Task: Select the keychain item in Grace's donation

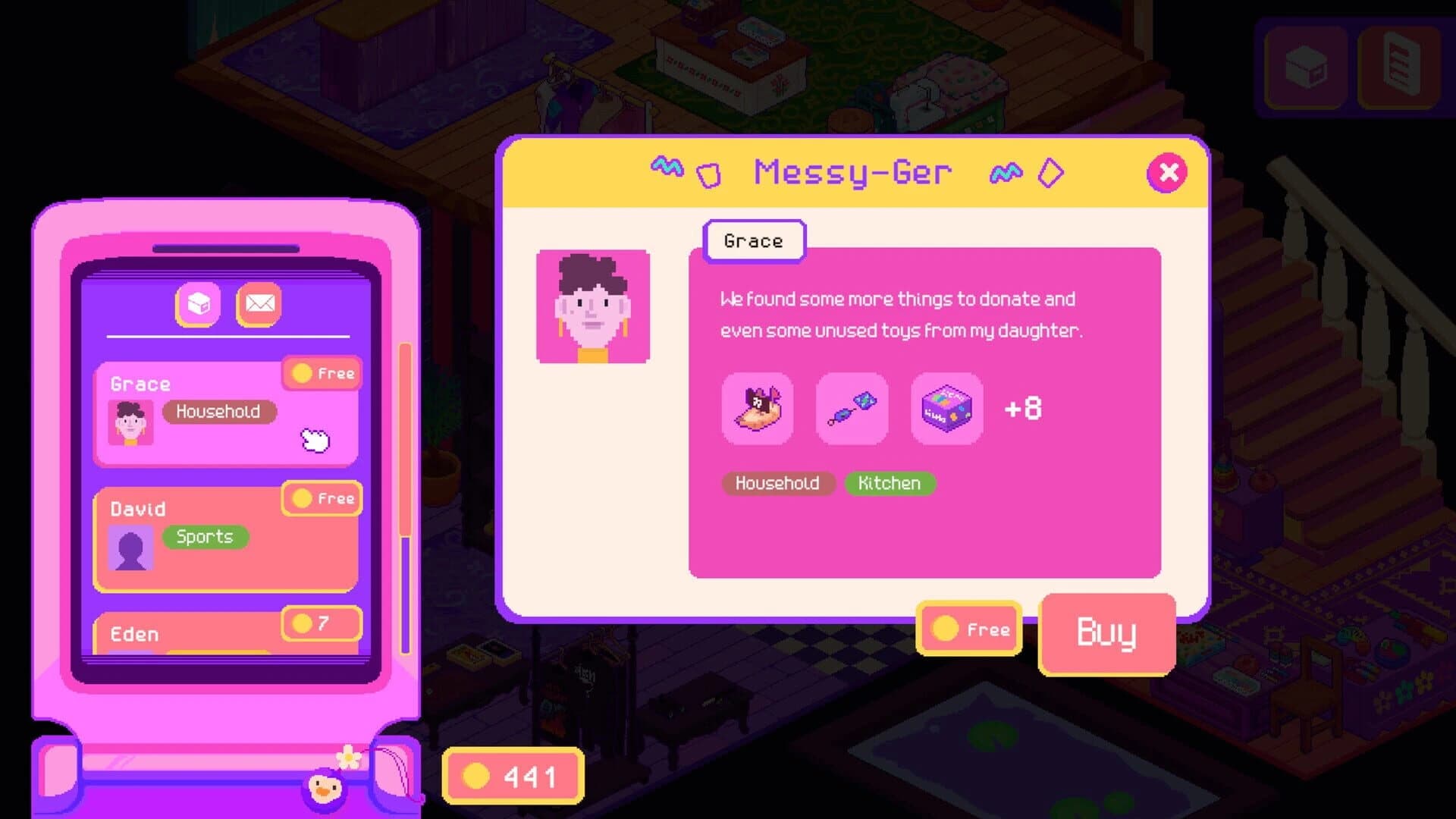Action: 851,409
